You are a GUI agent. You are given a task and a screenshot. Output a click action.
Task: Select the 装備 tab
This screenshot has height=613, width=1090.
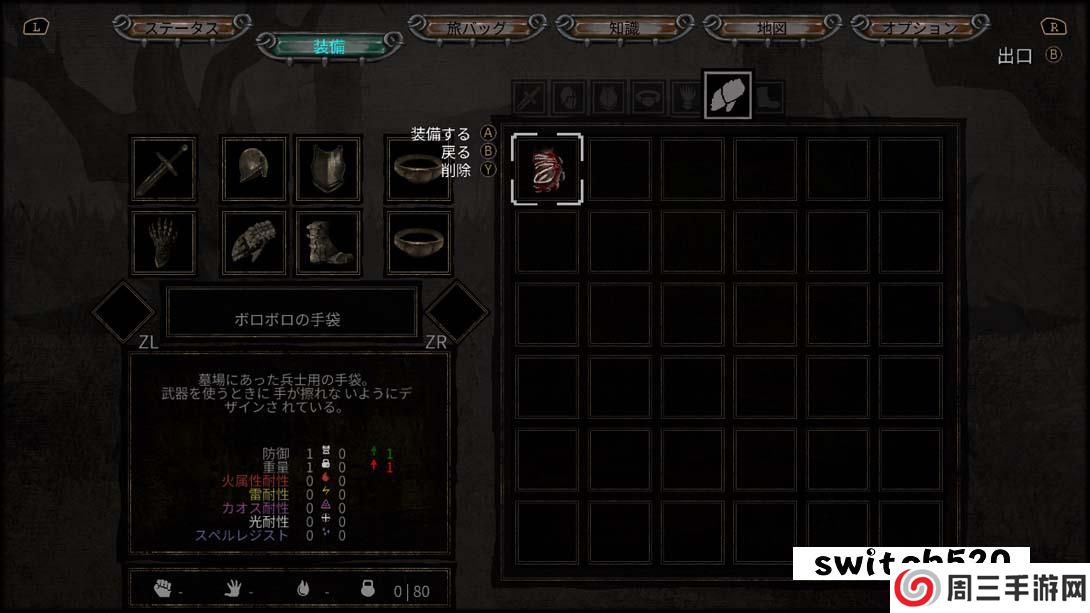point(329,46)
